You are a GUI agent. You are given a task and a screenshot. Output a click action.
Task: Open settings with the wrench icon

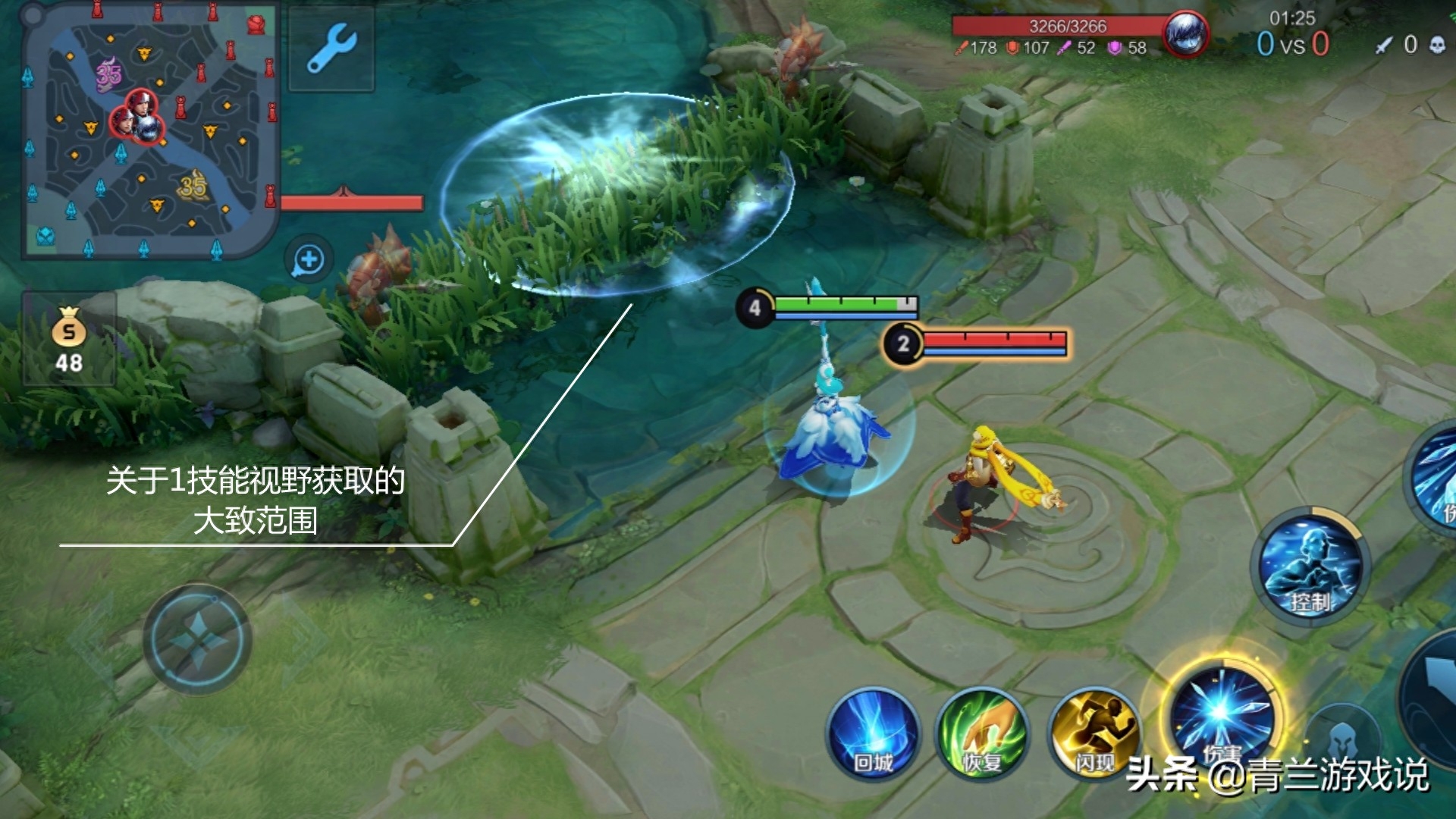click(x=331, y=49)
